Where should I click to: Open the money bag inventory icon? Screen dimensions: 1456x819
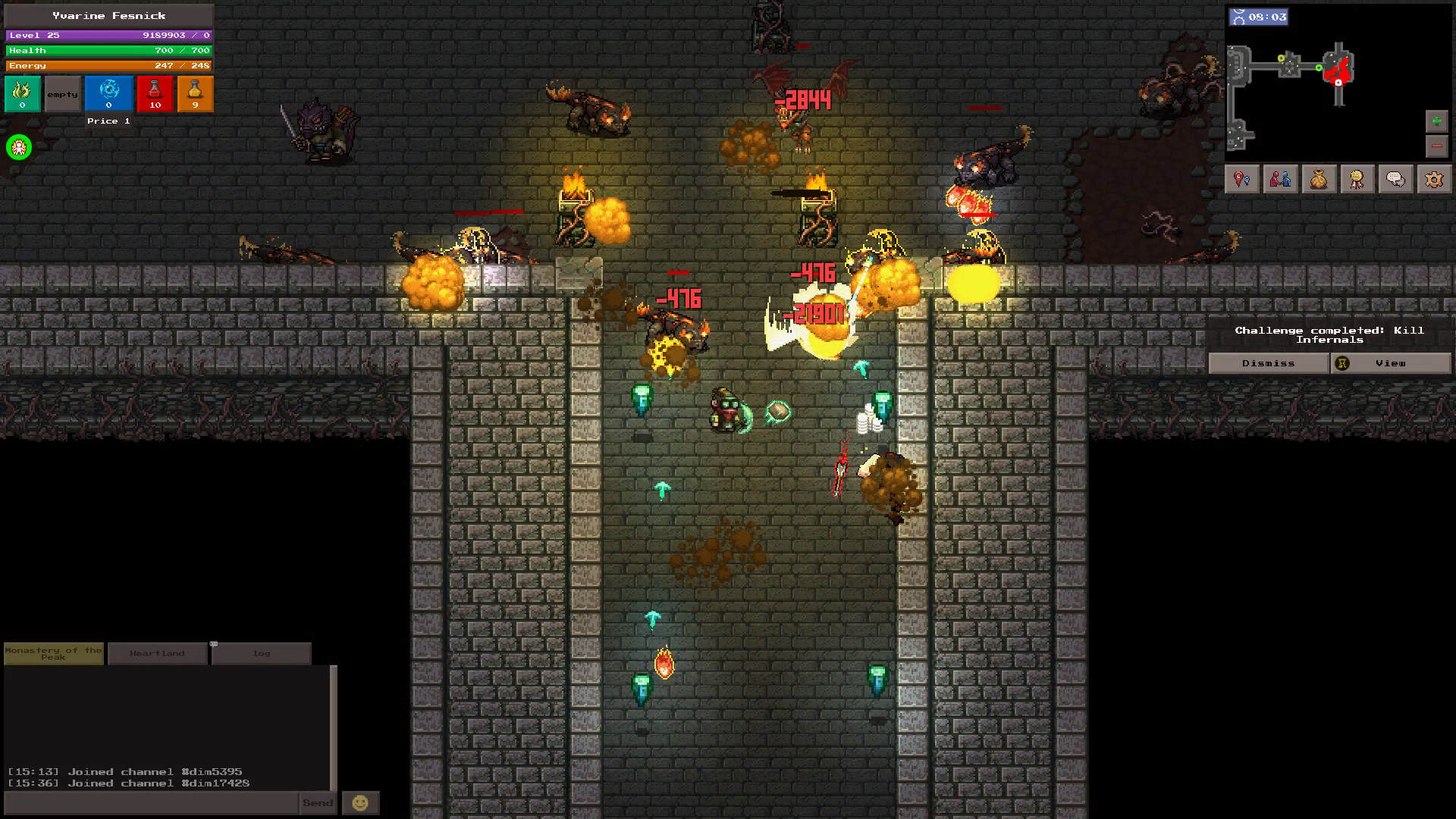click(1318, 180)
